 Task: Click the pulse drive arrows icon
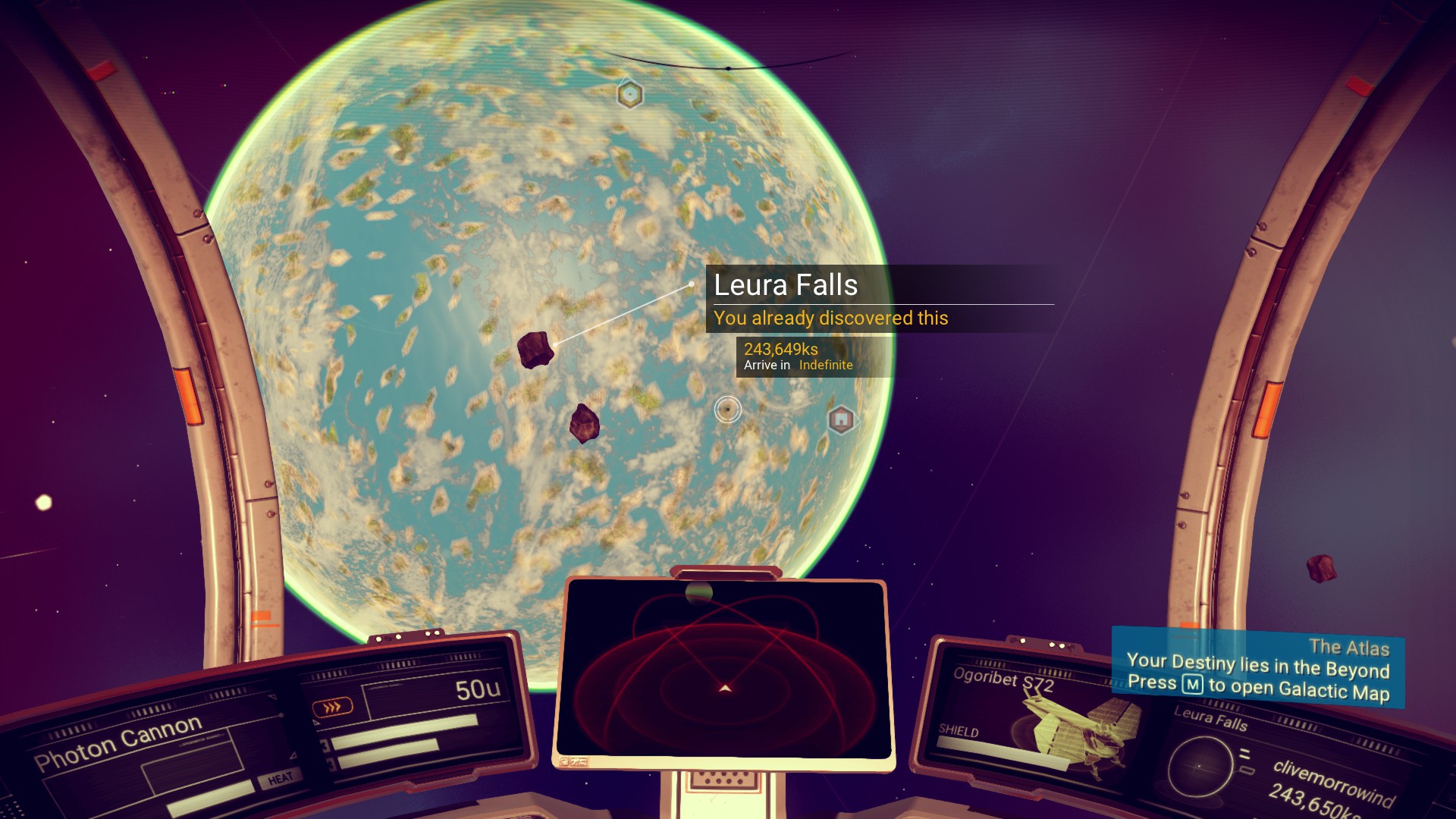[332, 708]
